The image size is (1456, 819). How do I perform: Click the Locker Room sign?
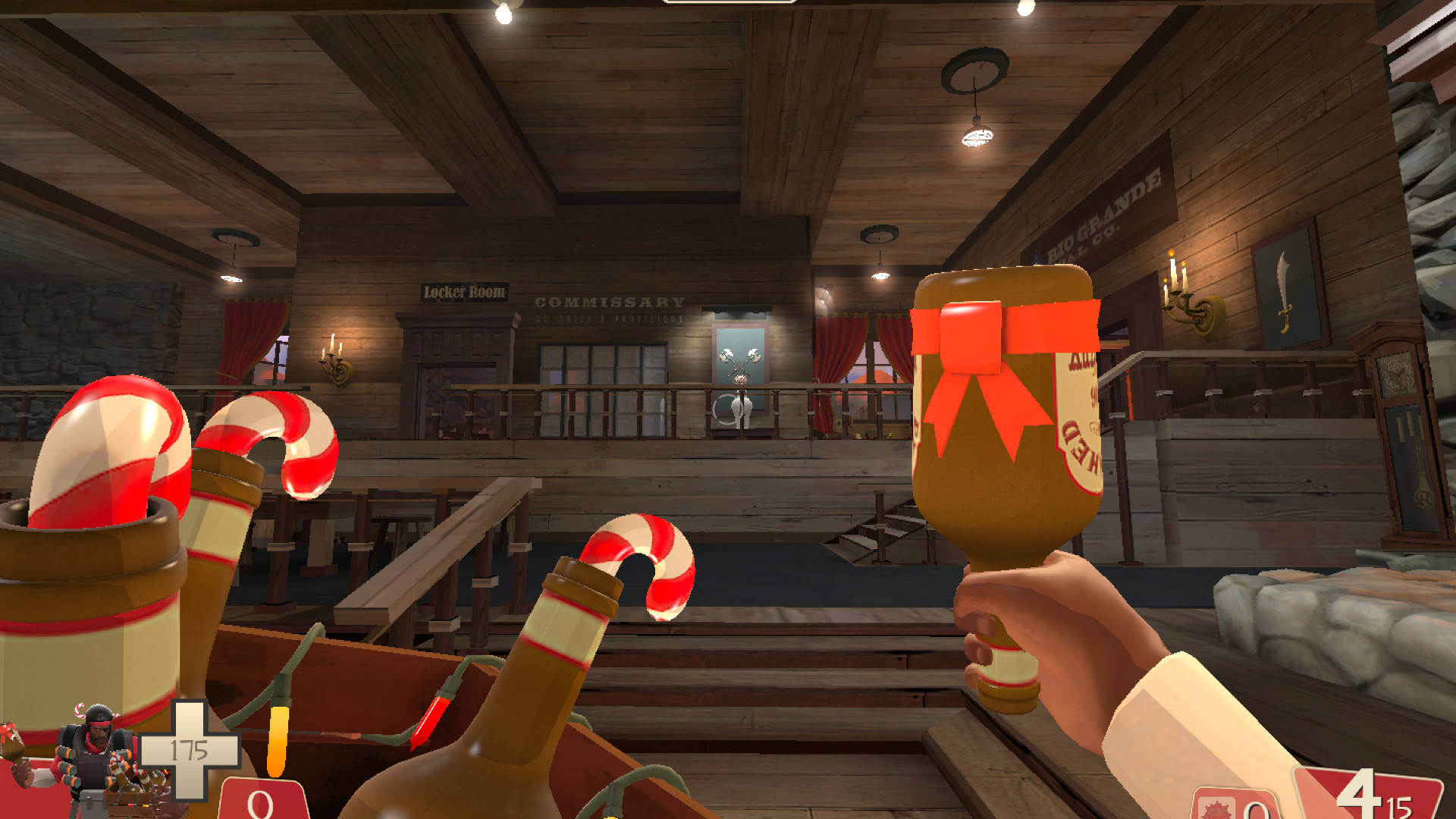click(x=465, y=292)
